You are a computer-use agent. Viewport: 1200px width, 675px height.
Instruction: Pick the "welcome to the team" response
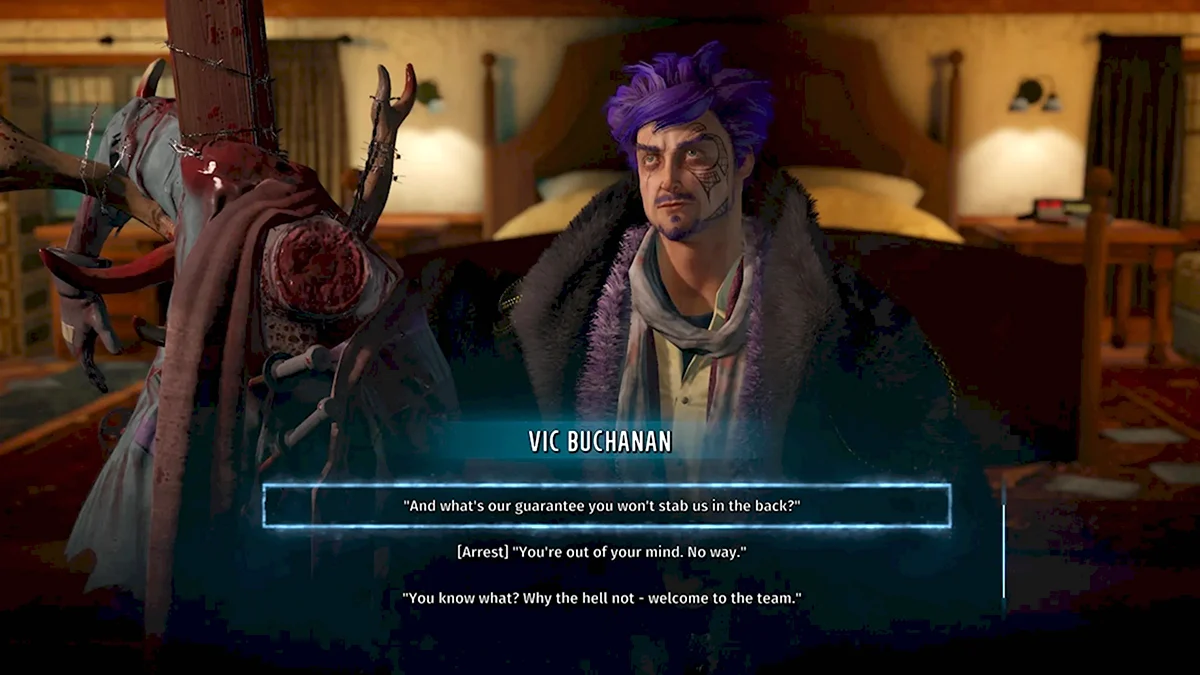click(602, 598)
